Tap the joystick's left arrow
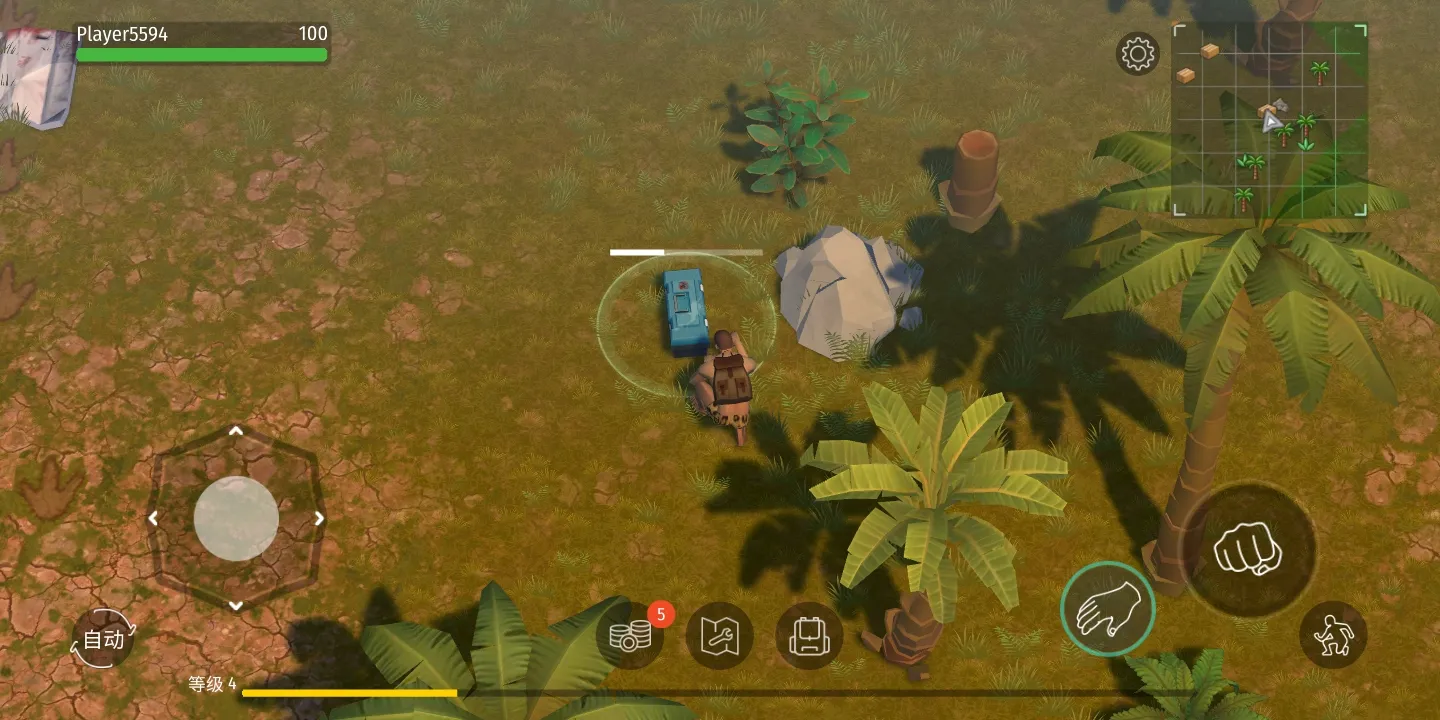This screenshot has width=1440, height=720. (153, 518)
